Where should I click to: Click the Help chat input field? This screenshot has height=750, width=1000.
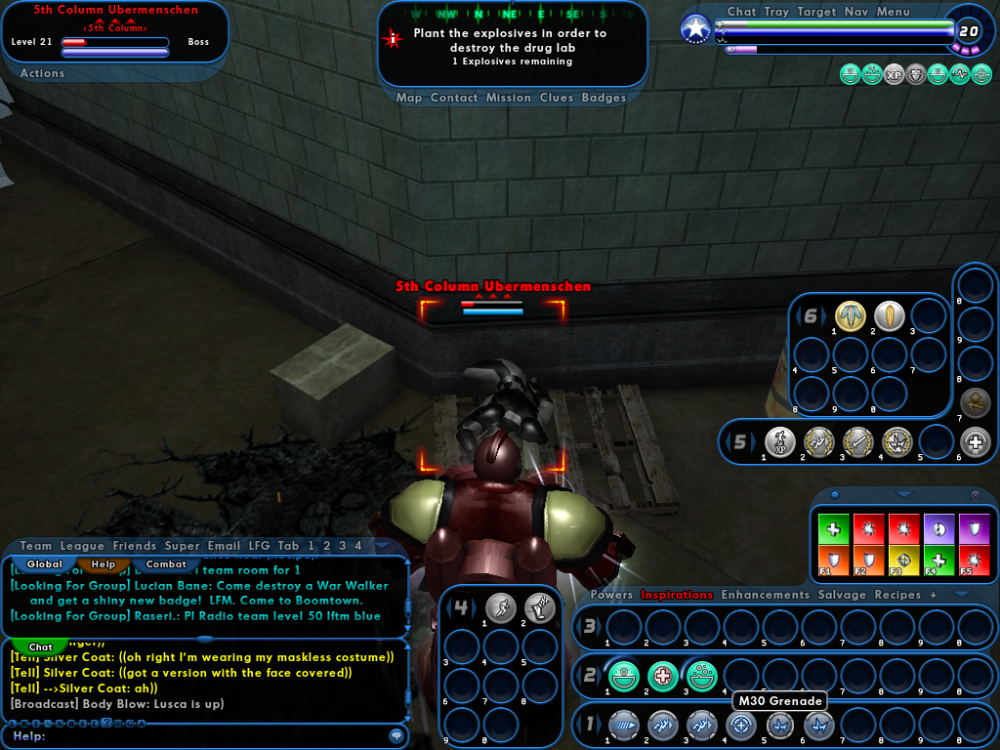[200, 736]
